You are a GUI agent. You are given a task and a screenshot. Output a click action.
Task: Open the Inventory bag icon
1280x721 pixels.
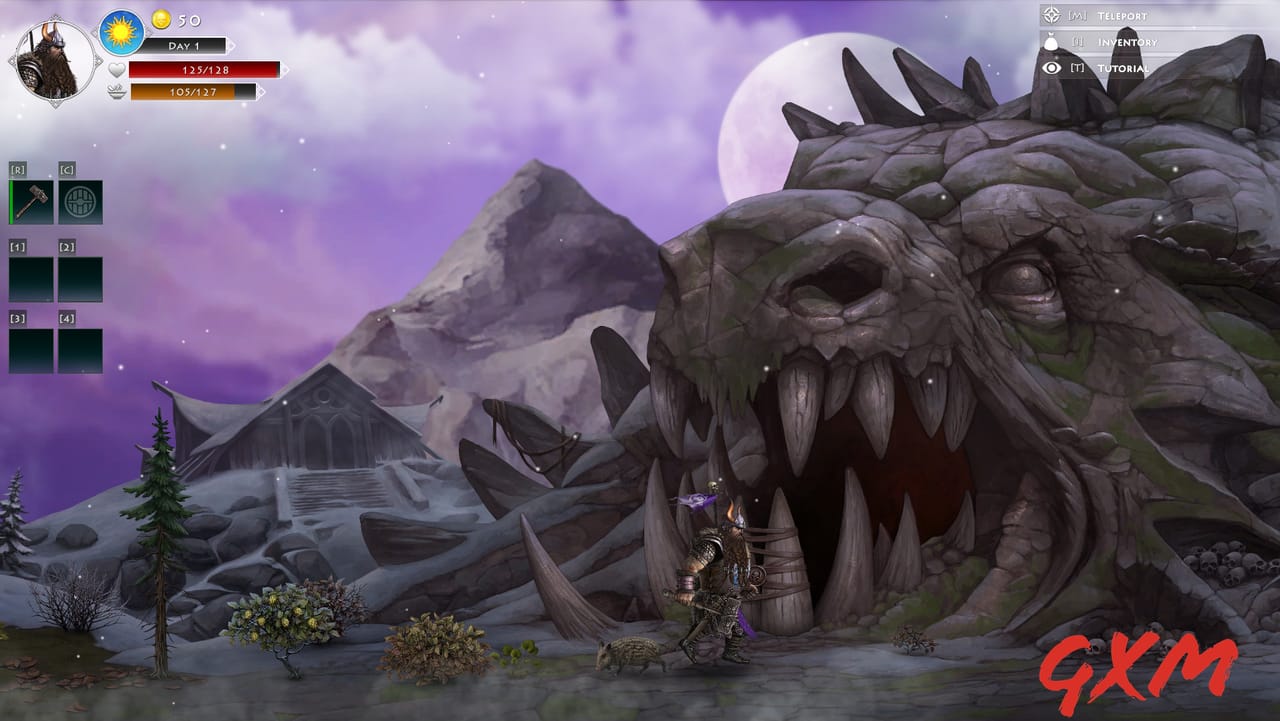pyautogui.click(x=1049, y=43)
